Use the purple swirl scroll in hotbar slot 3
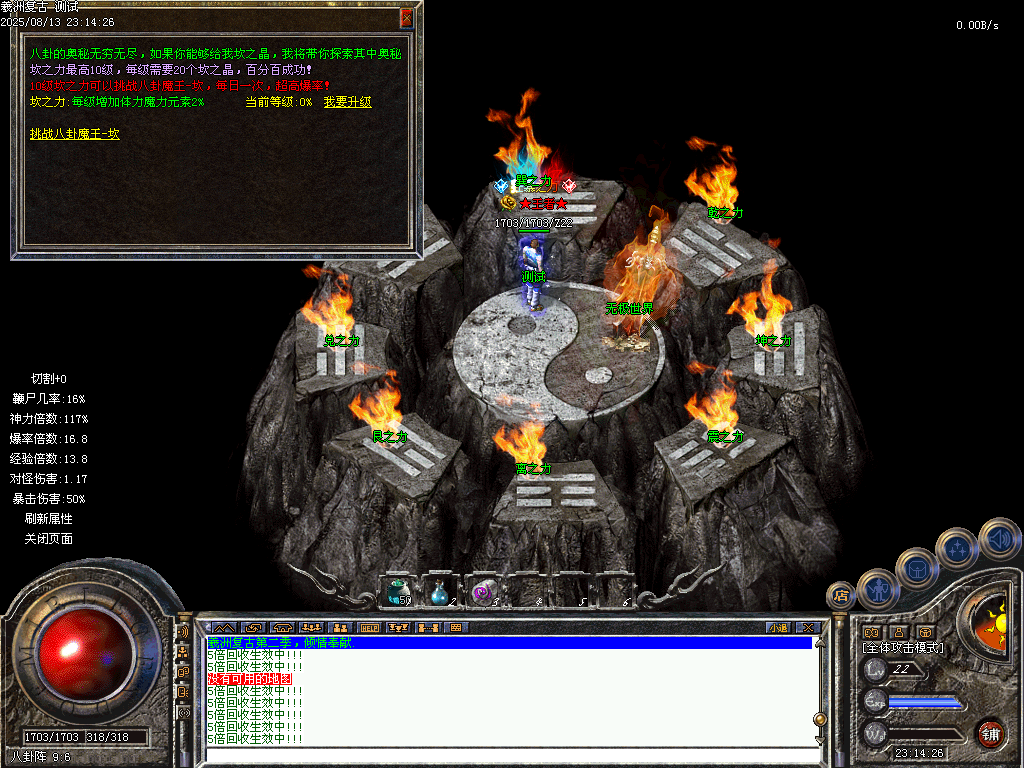The width and height of the screenshot is (1024, 768). (x=483, y=591)
